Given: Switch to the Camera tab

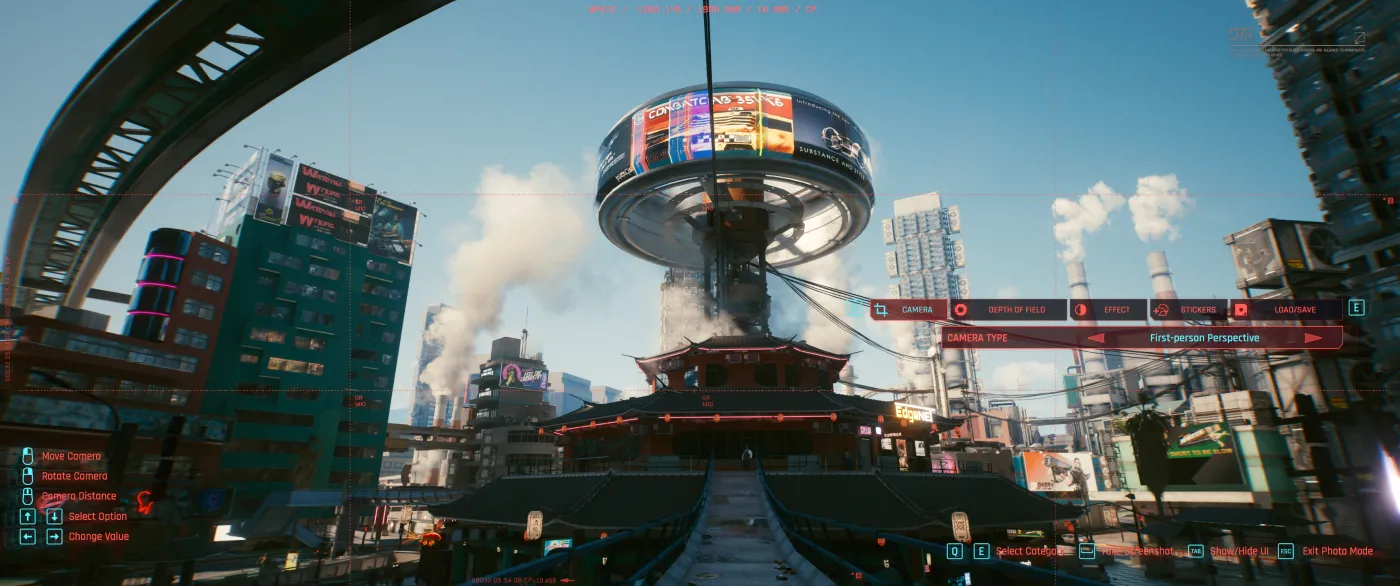Looking at the screenshot, I should click(x=908, y=310).
